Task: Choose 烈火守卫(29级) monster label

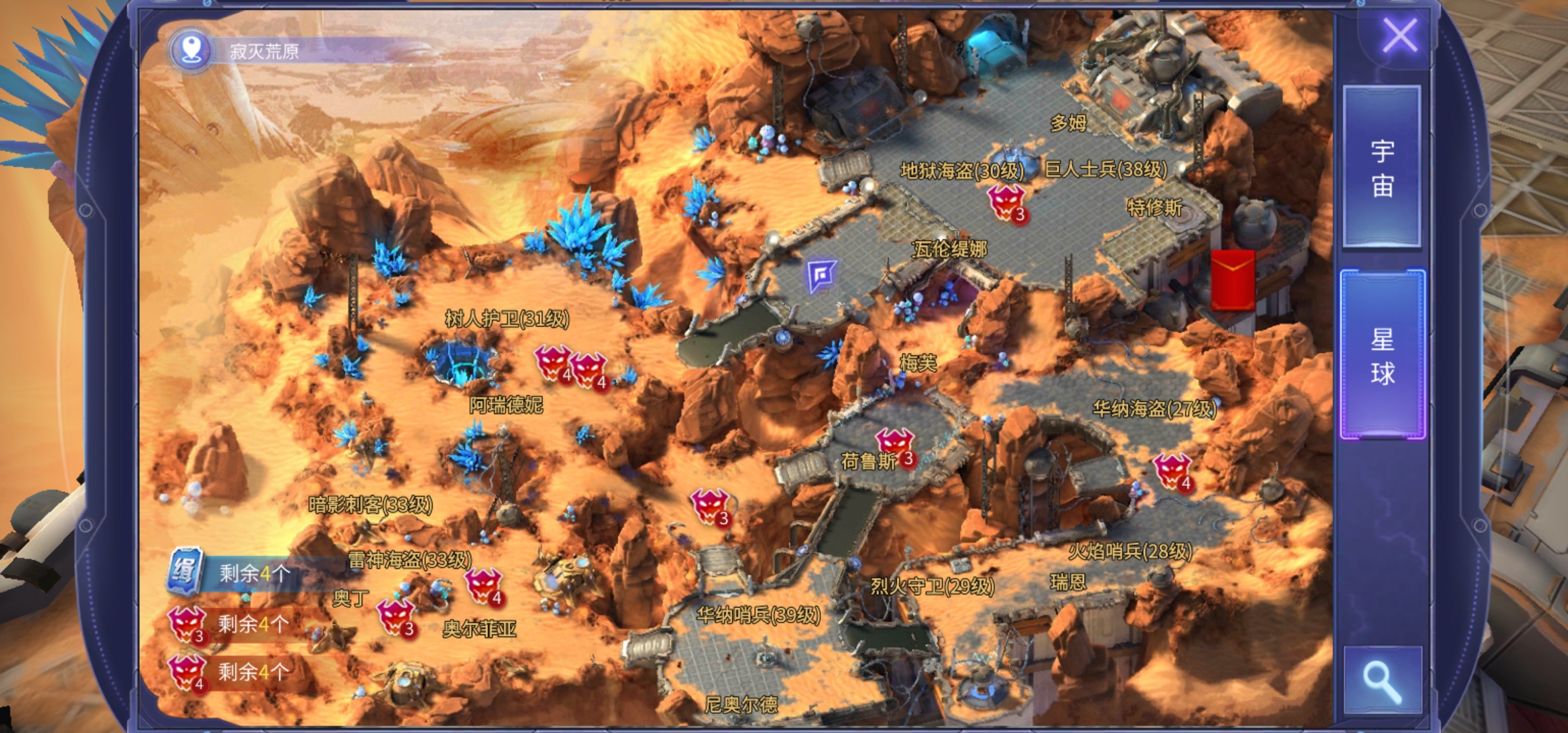Action: [x=932, y=586]
